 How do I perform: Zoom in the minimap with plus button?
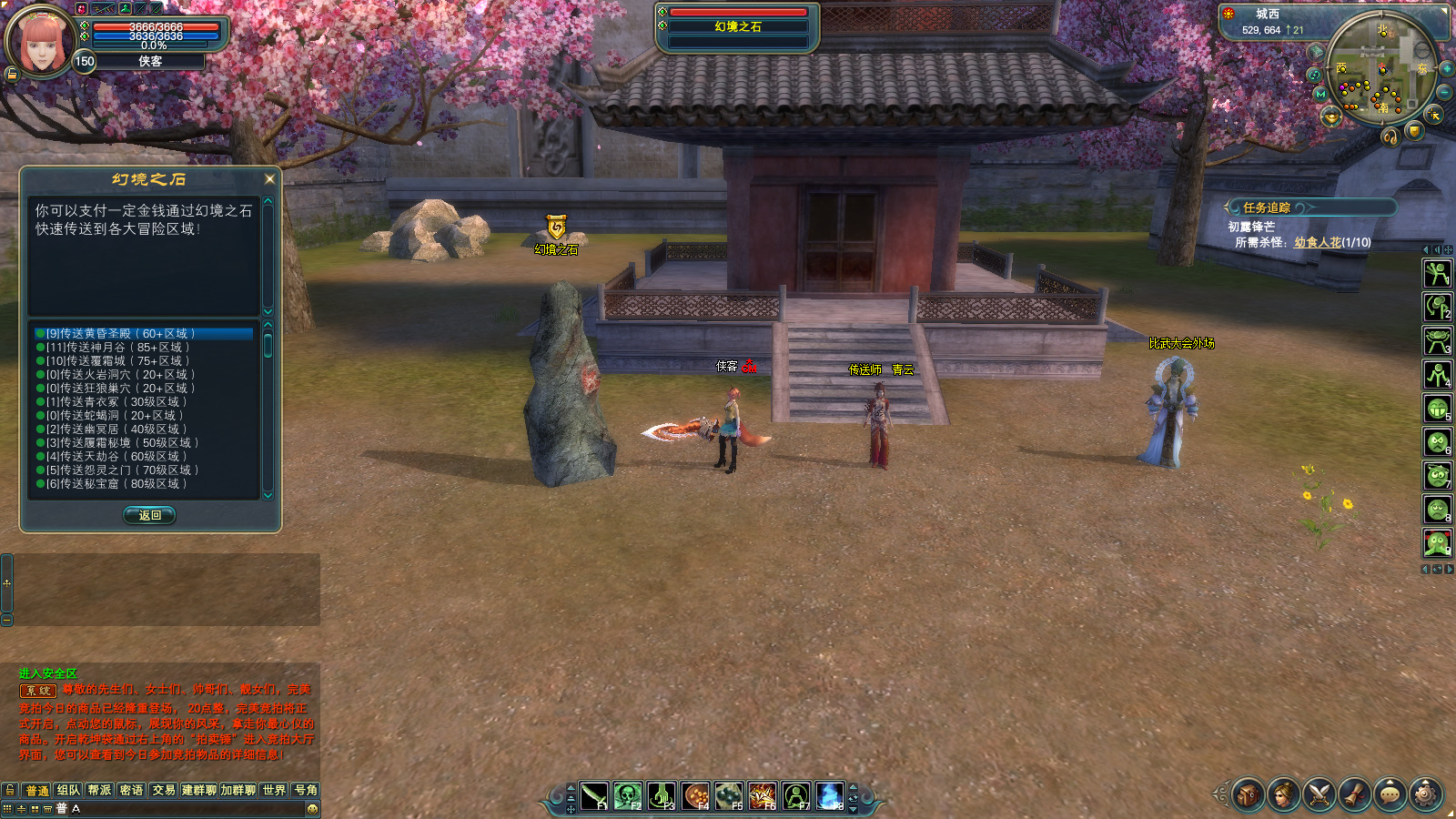(1446, 69)
